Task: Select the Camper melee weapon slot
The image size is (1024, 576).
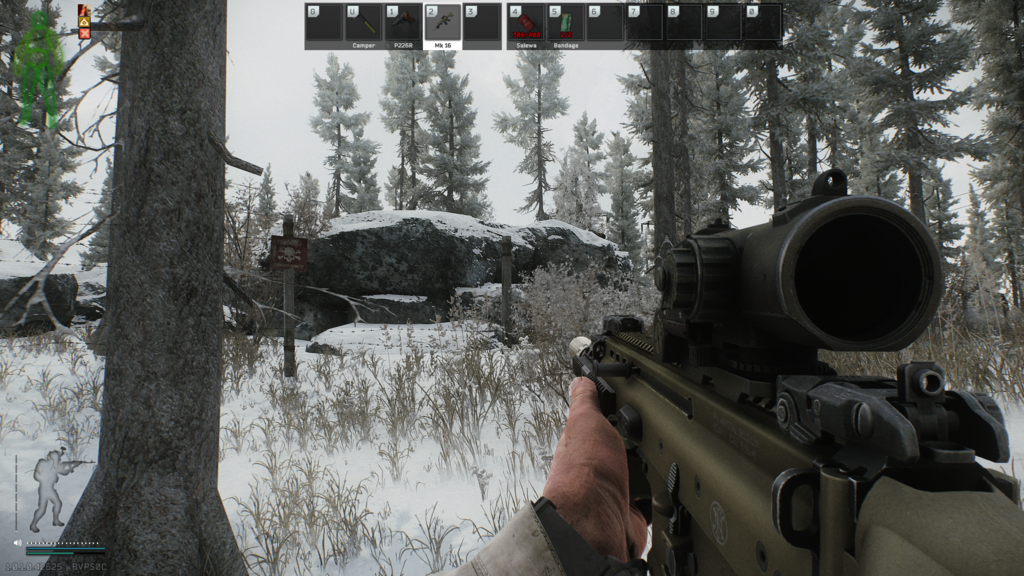Action: point(363,23)
